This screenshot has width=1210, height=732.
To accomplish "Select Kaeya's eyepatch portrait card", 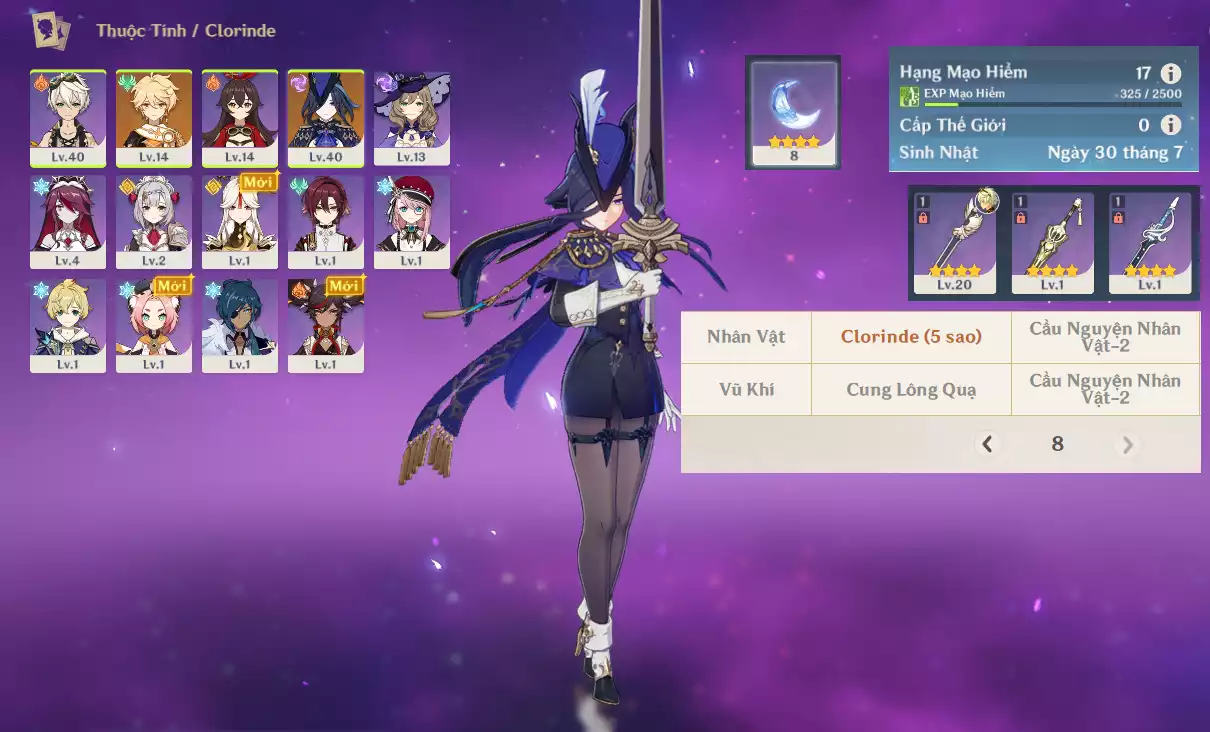I will pyautogui.click(x=240, y=325).
